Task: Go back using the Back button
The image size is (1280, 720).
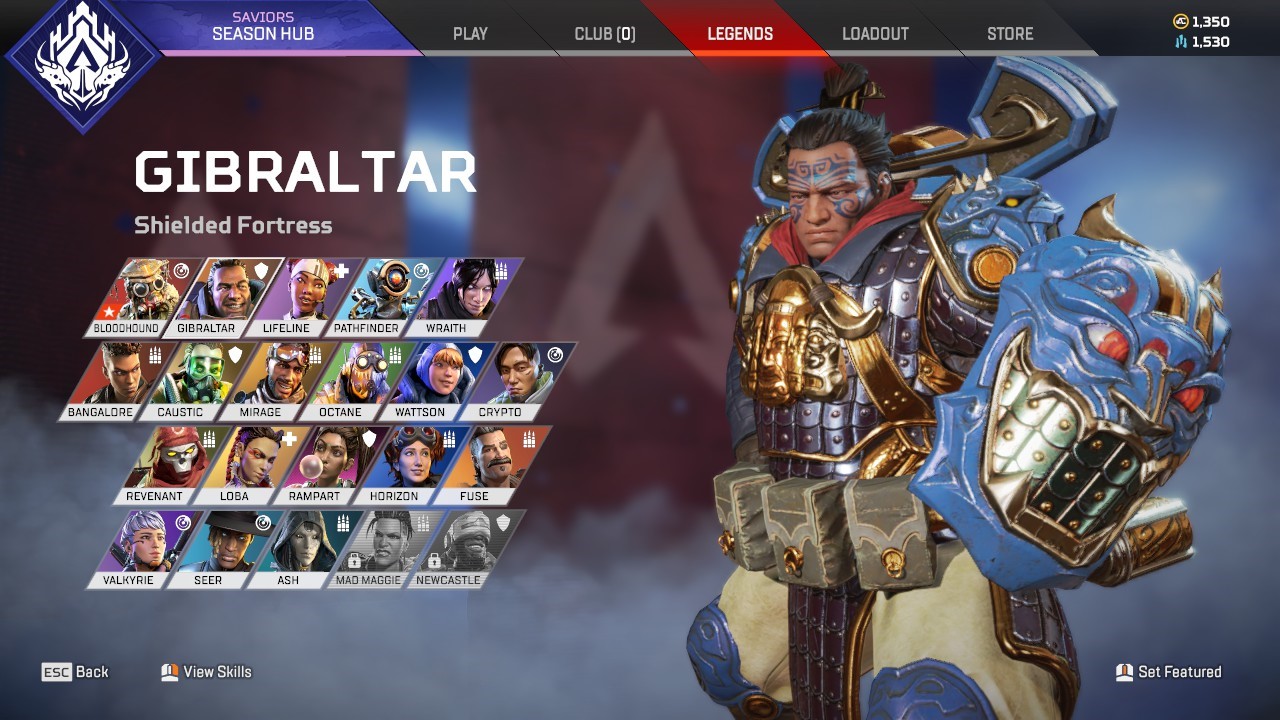Action: pos(76,672)
